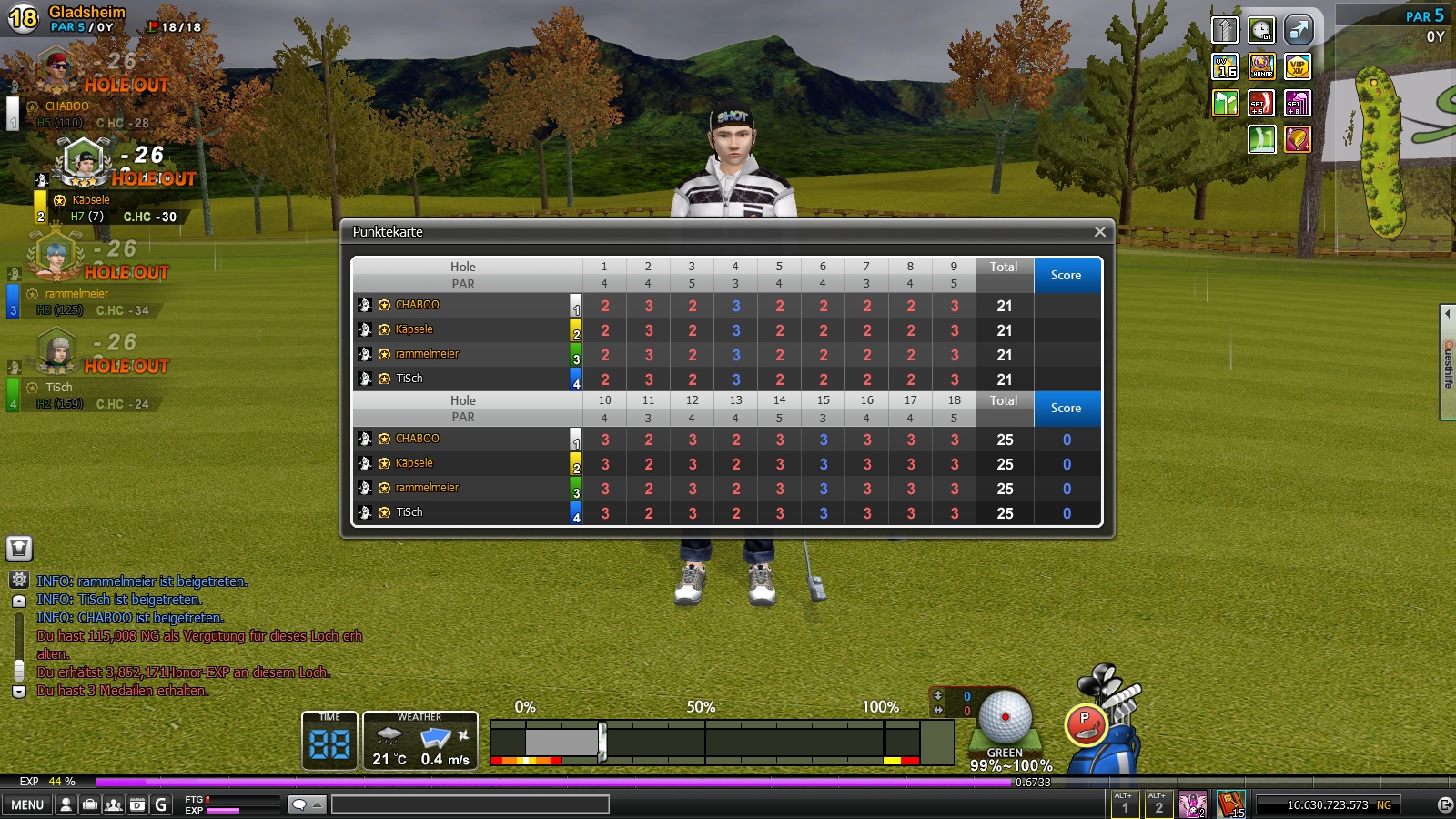Viewport: 1456px width, 819px height.
Task: Open the bag inventory icon
Action: tap(90, 804)
